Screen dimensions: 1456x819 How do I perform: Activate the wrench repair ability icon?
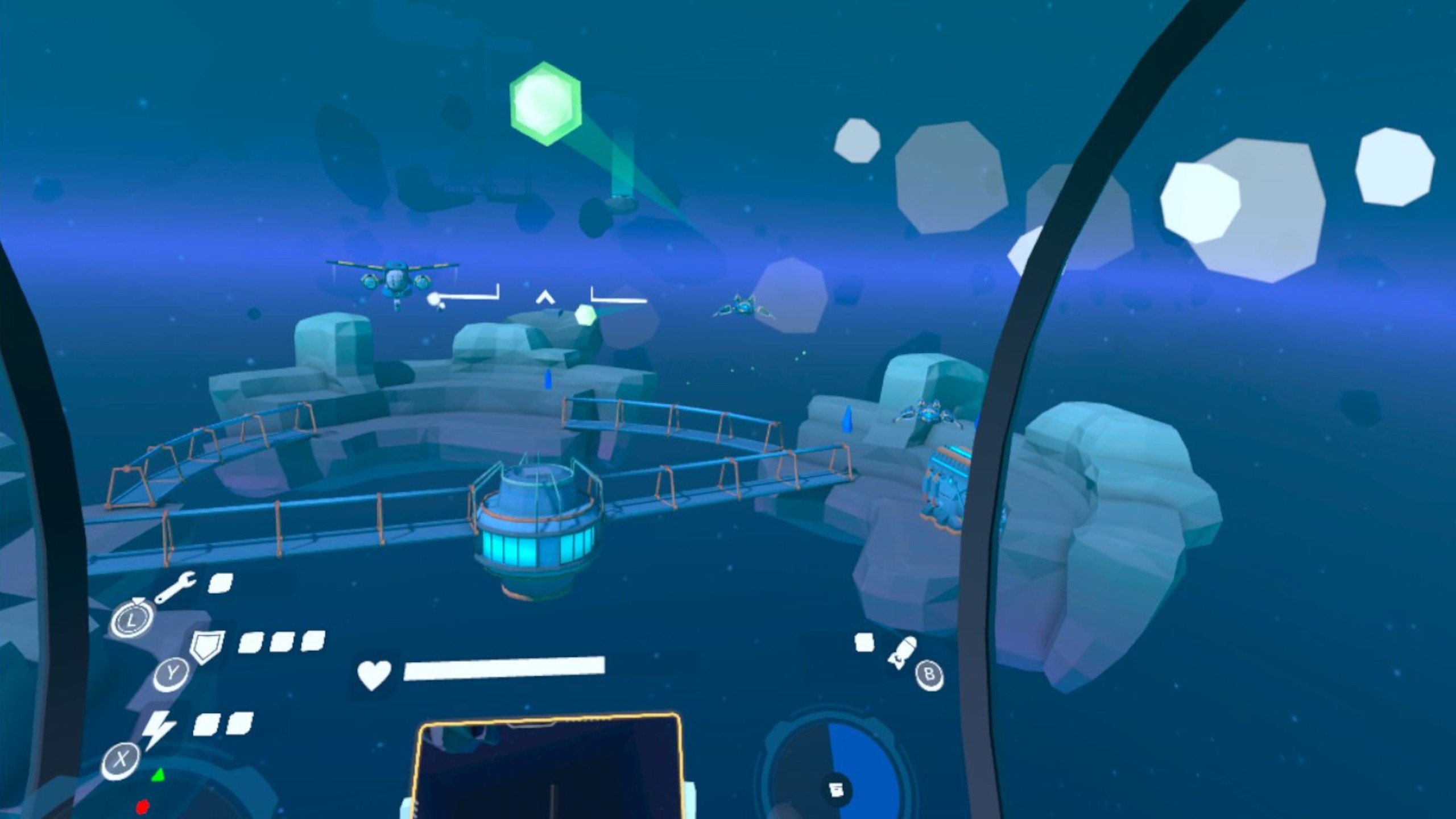(176, 586)
